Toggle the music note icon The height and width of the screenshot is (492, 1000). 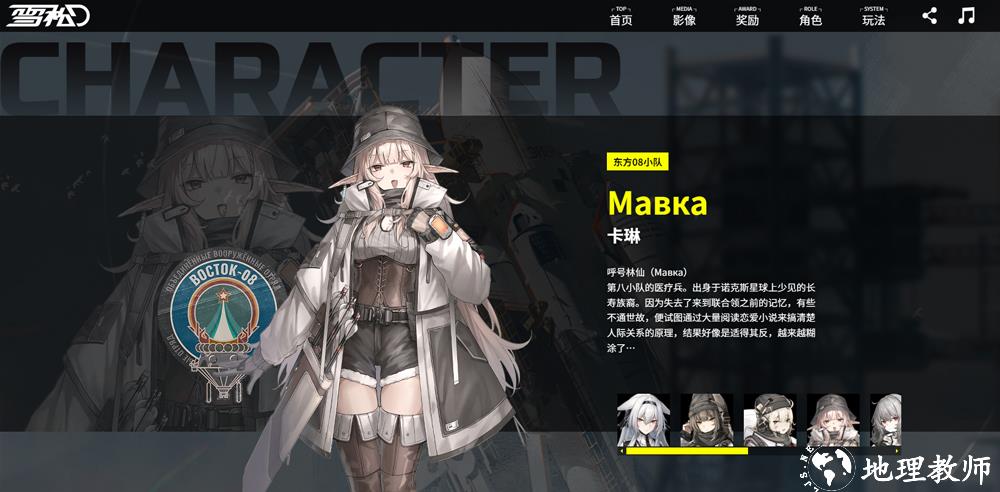click(966, 15)
